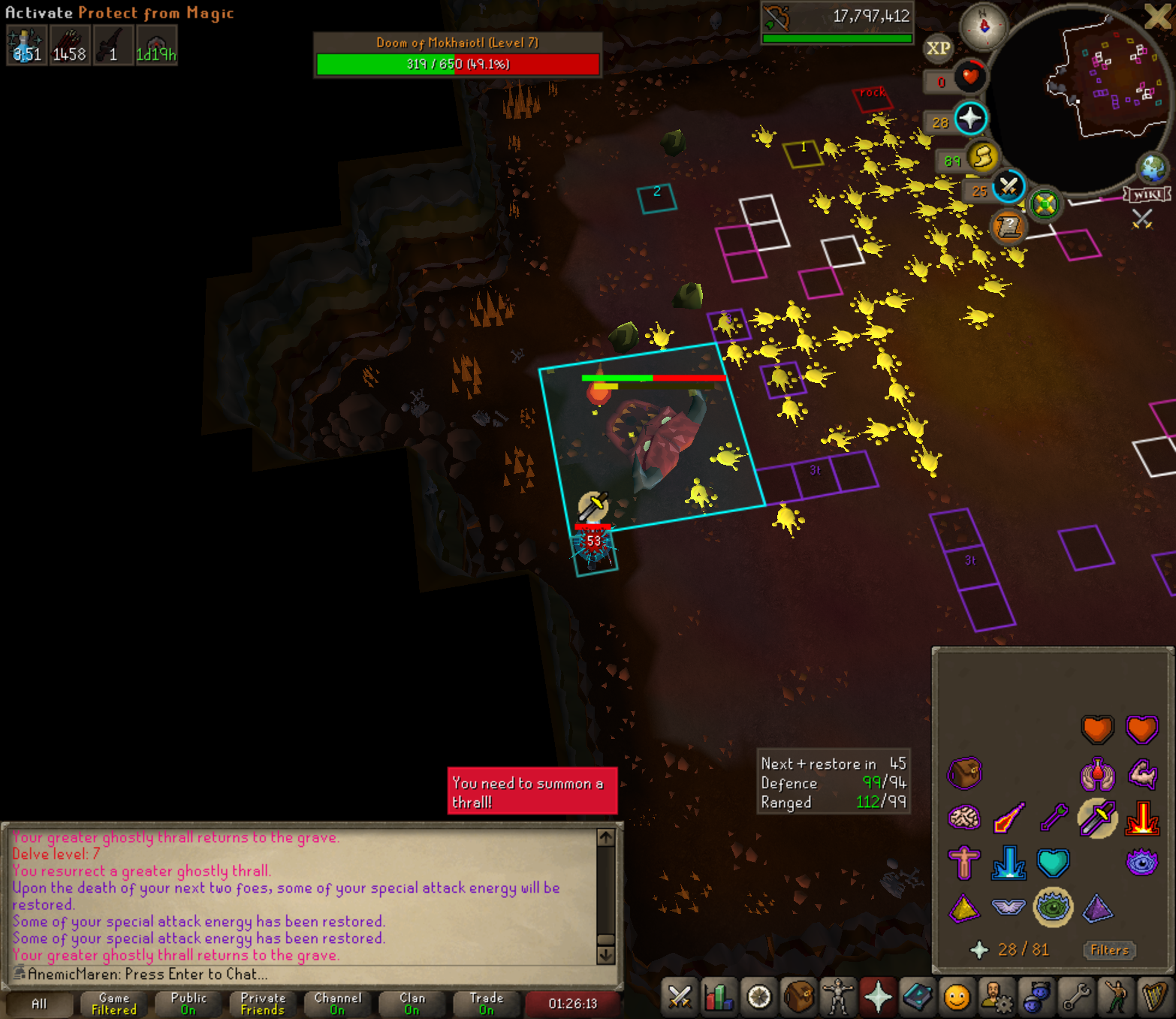Show the Worn Equipment tab

pyautogui.click(x=837, y=997)
